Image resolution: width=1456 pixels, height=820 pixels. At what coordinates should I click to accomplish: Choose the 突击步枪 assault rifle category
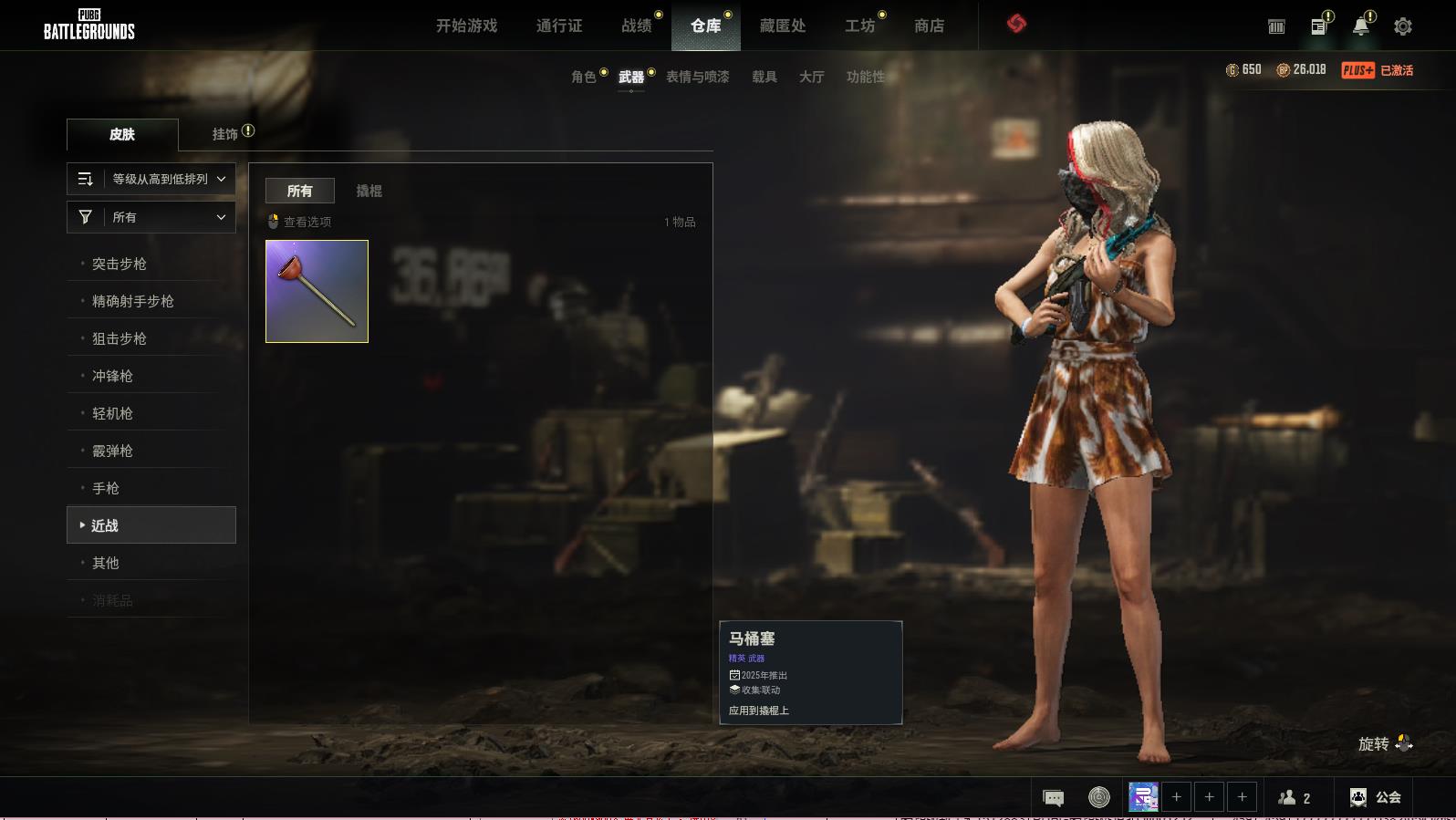pyautogui.click(x=120, y=264)
